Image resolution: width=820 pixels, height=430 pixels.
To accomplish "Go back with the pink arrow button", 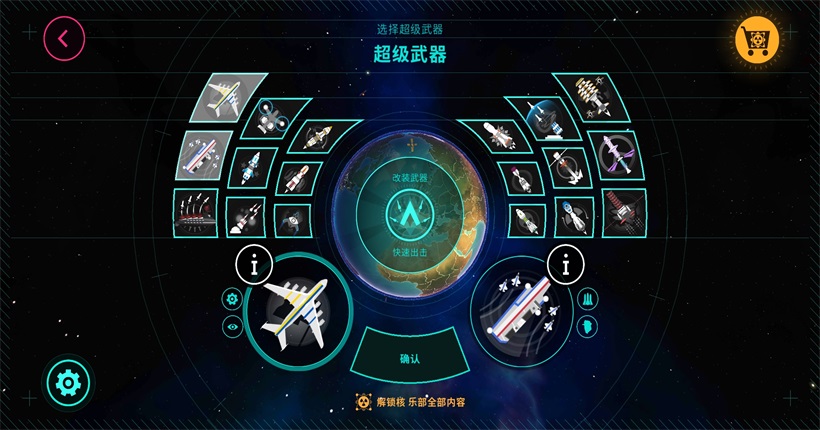I will pos(64,39).
